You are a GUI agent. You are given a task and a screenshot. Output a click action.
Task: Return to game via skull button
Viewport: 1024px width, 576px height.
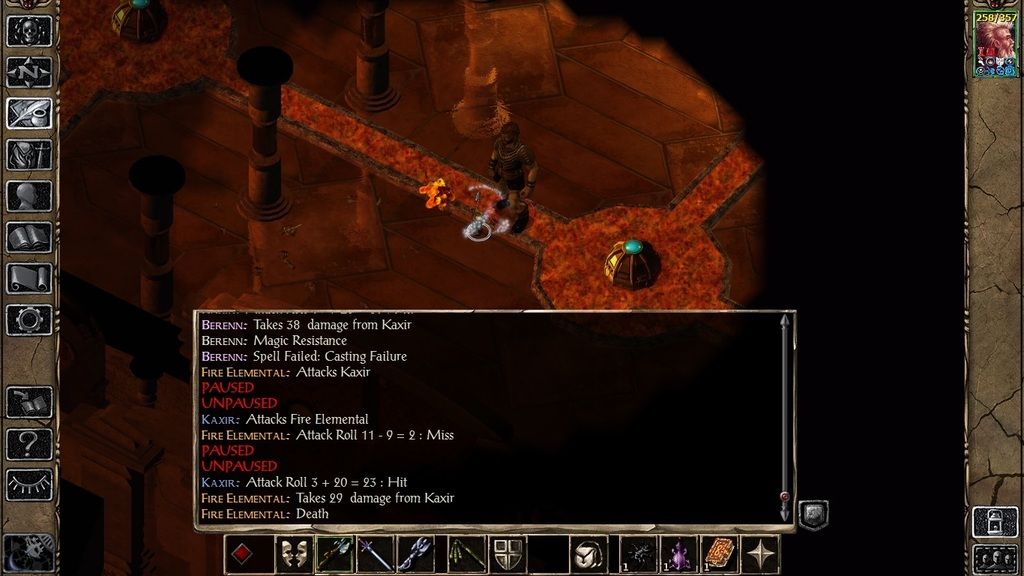pos(29,30)
